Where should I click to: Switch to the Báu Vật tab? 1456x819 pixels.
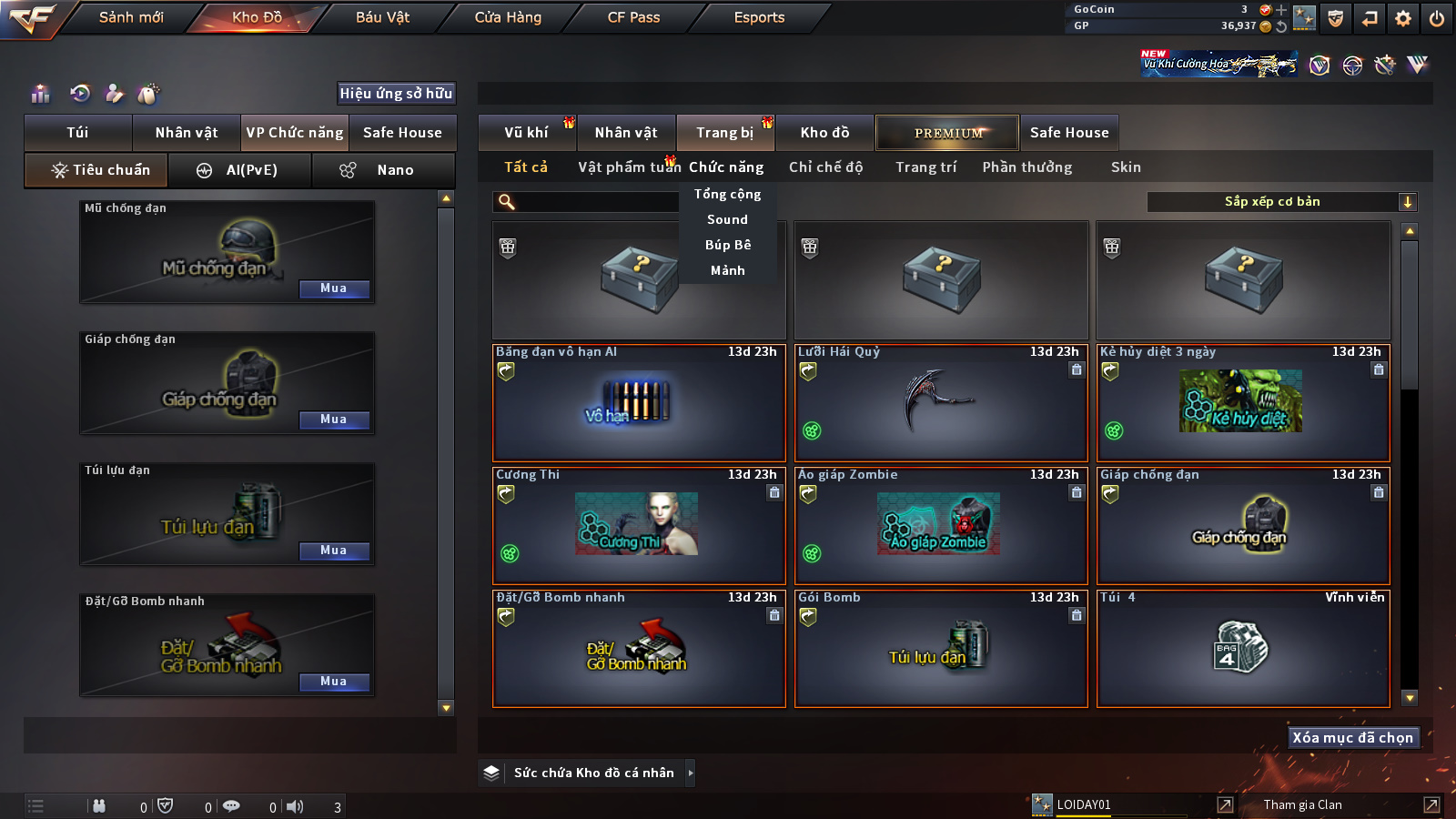382,17
